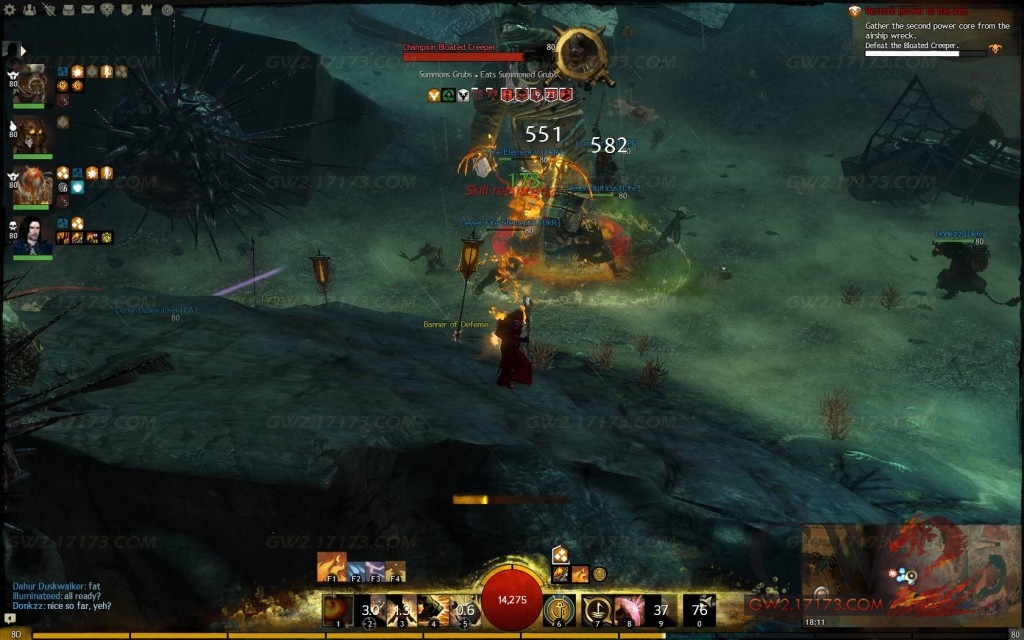Use weapon skill slot 4
The height and width of the screenshot is (640, 1024).
(x=433, y=609)
